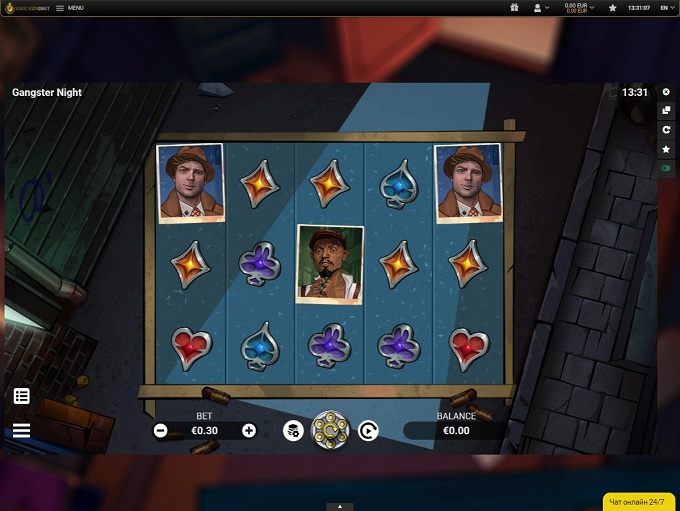Expand the user account dropdown
The height and width of the screenshot is (511, 680).
(543, 7)
